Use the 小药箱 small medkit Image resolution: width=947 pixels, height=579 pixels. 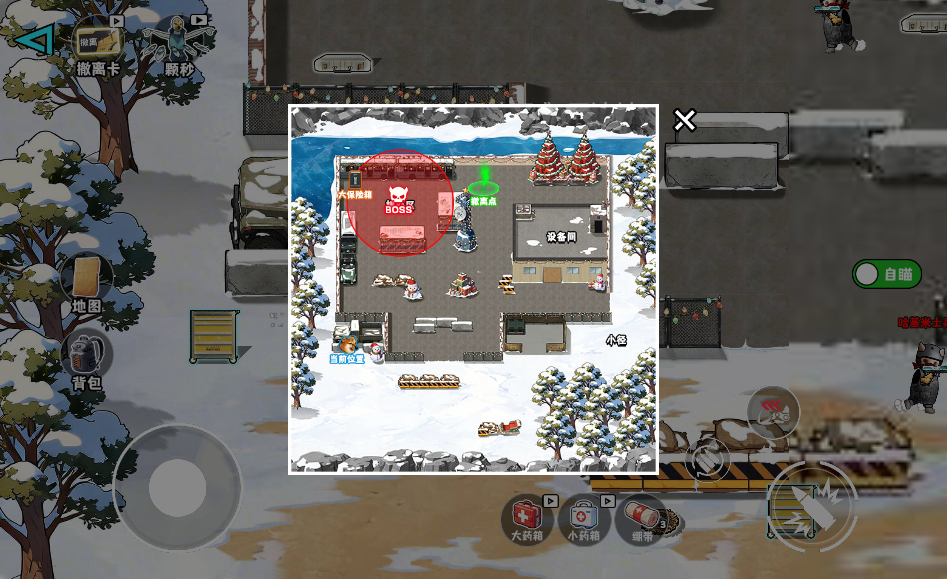click(x=583, y=517)
